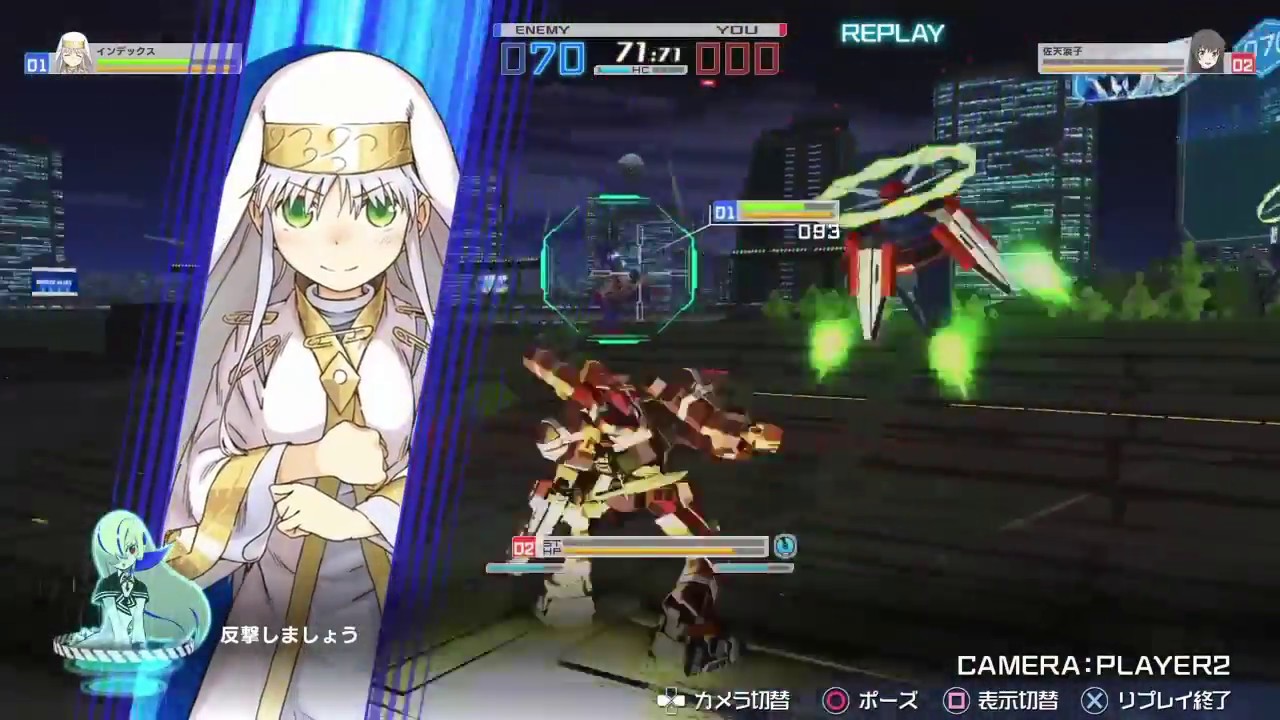Viewport: 1280px width, 720px height.
Task: Select the REPLAY header label
Action: point(891,33)
